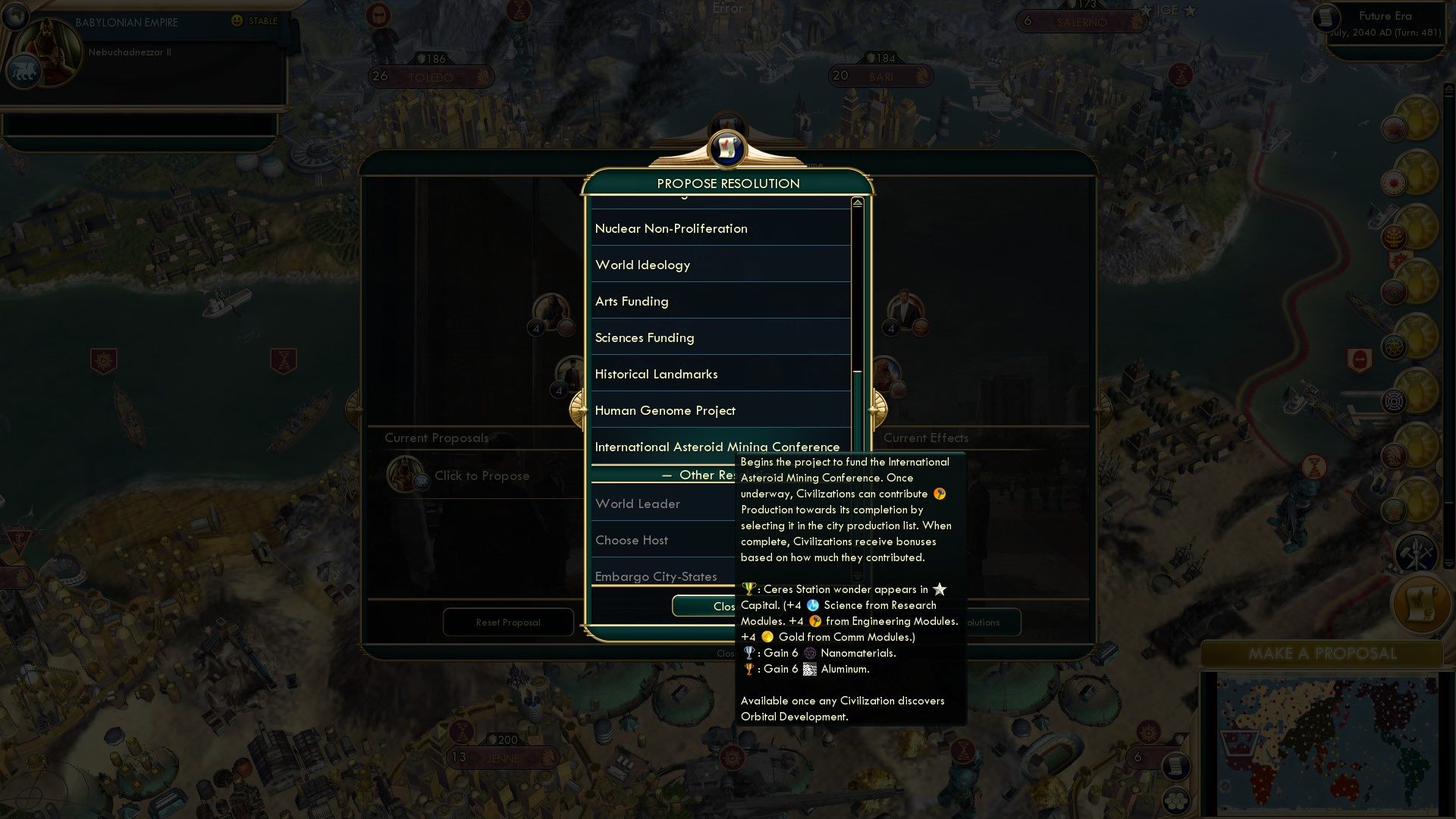Click the right arrow beside the resolution list

877,407
